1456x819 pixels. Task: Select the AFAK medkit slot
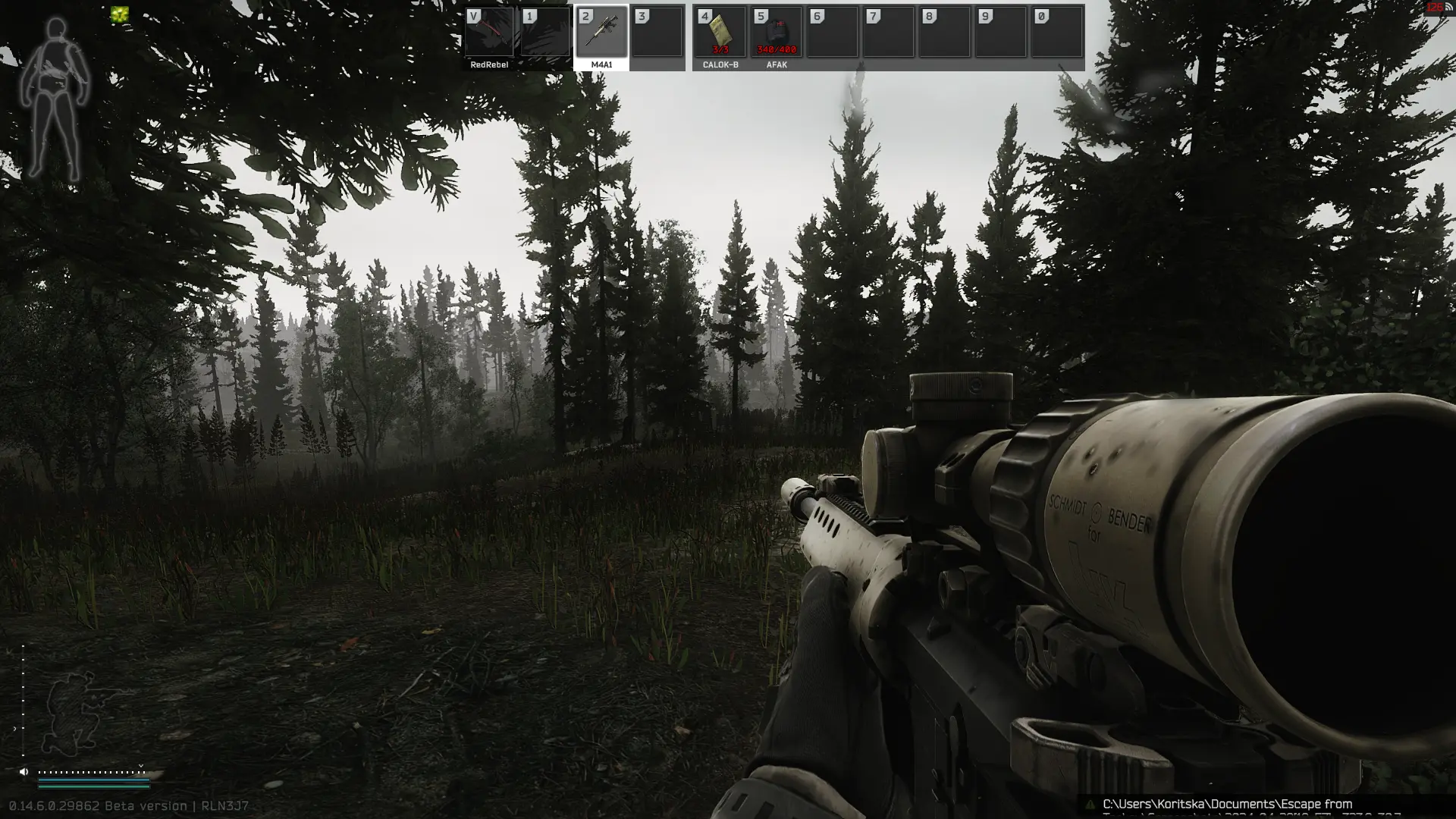point(776,33)
